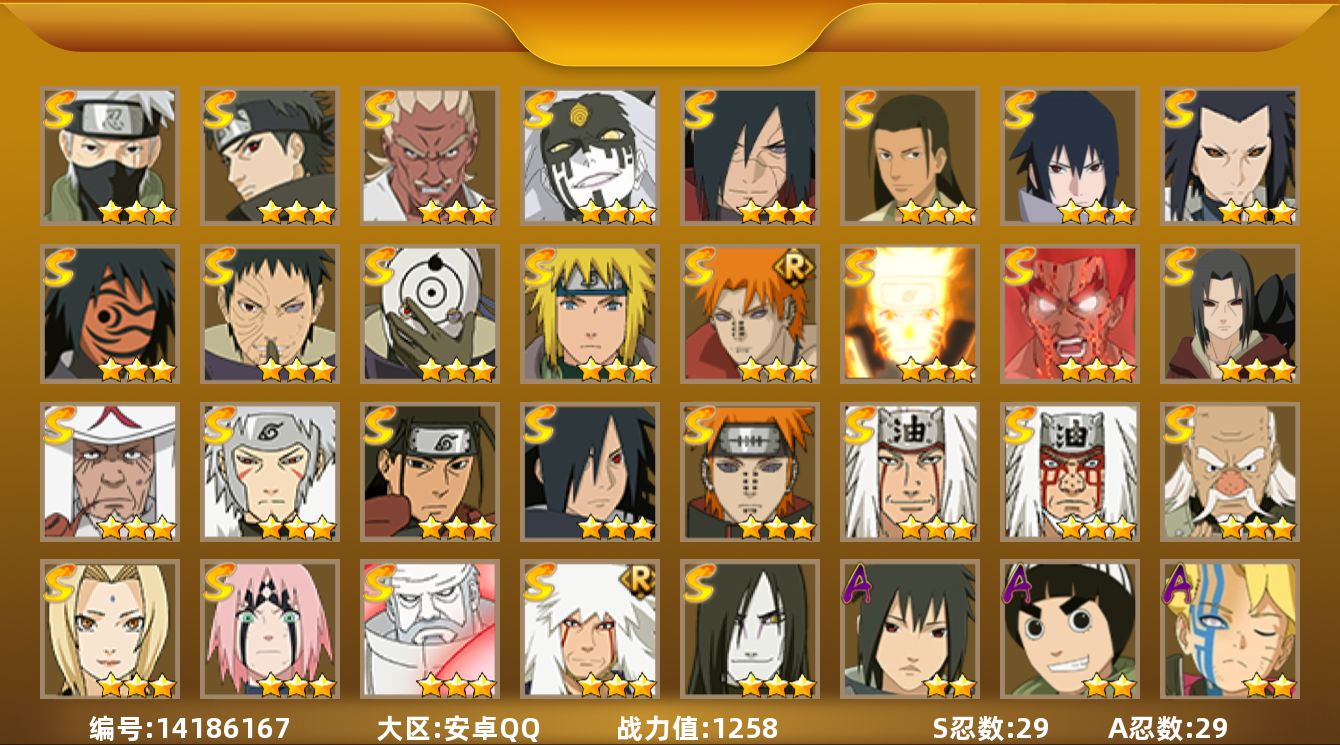Select the blonde Tsunade portrait

[109, 629]
